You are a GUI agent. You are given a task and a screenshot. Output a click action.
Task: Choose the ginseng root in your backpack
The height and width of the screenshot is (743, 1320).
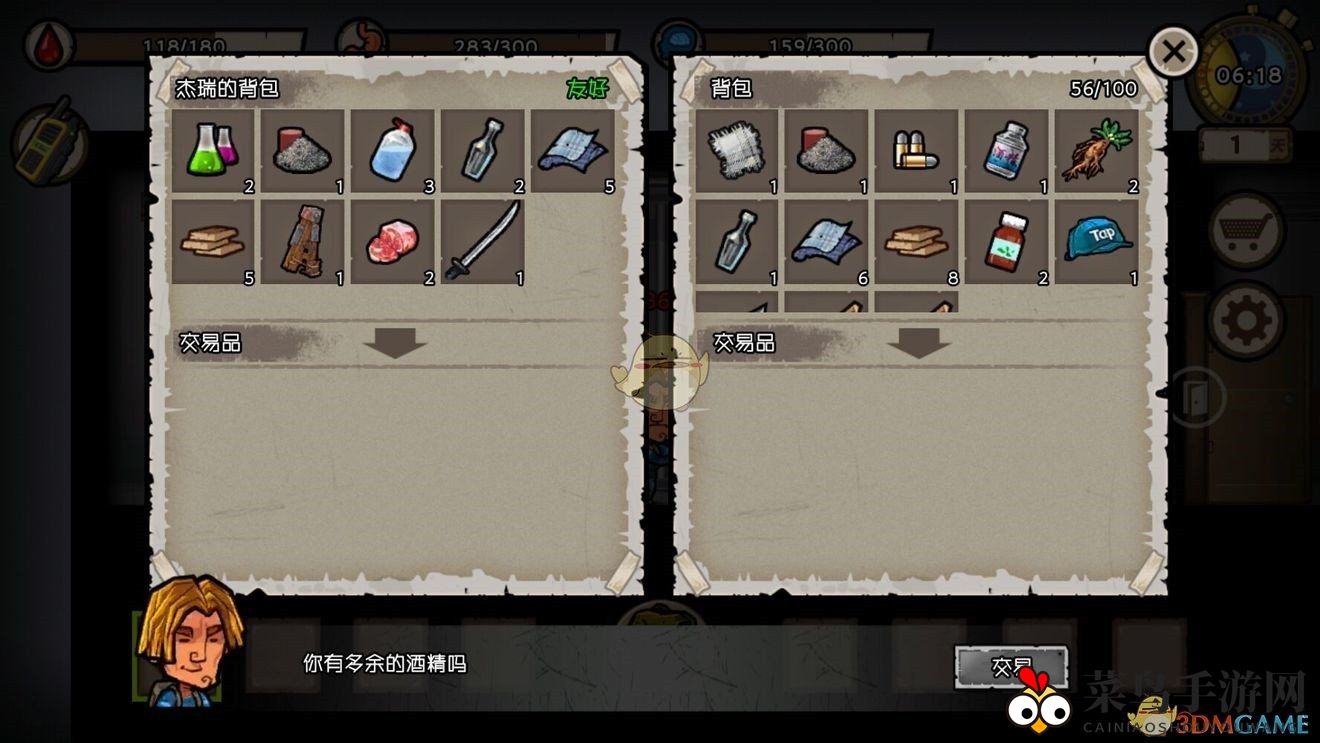coord(1097,150)
